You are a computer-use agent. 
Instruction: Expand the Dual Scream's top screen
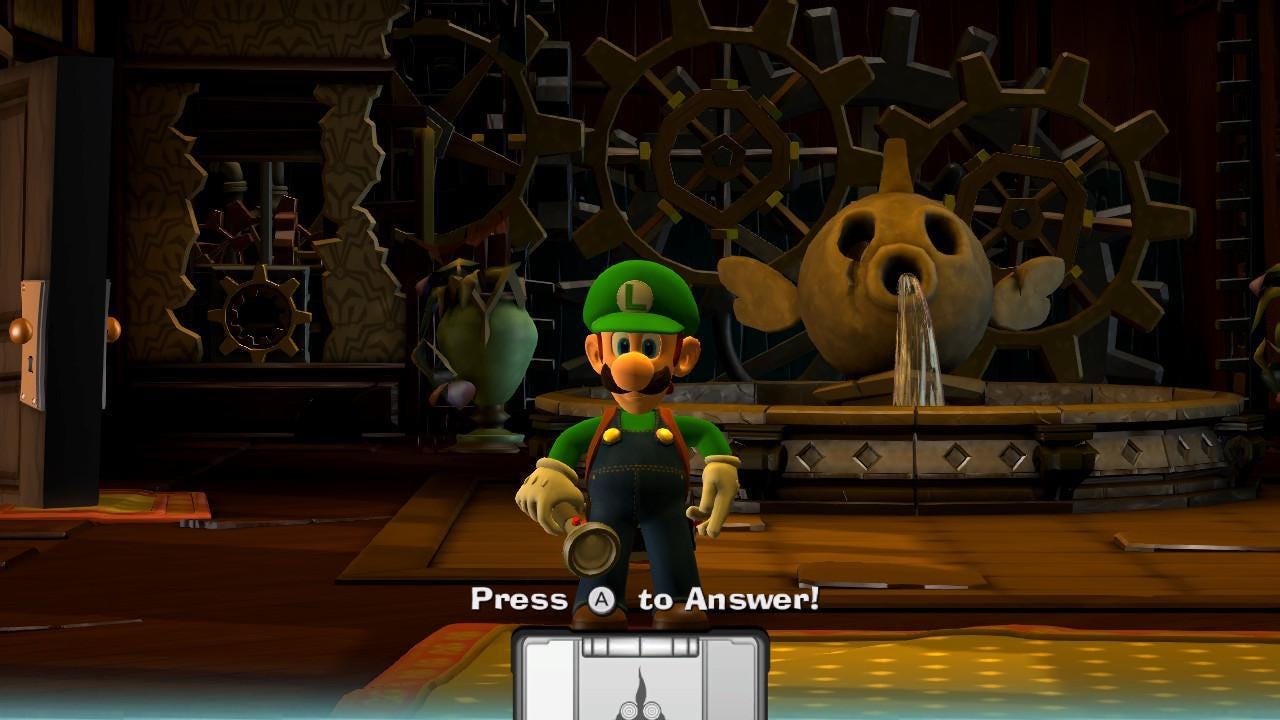click(x=640, y=690)
